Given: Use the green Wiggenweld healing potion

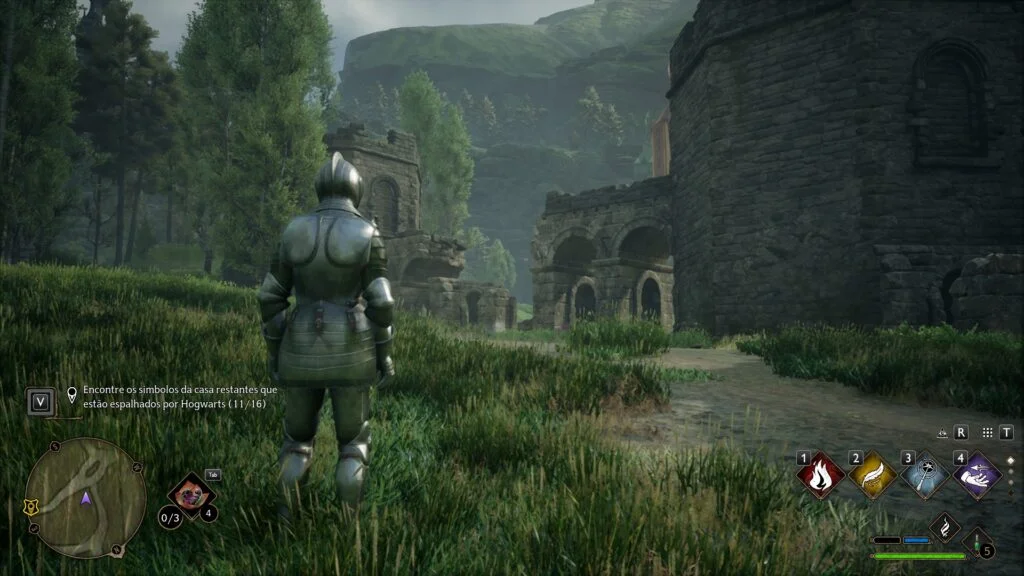Looking at the screenshot, I should pos(977,543).
